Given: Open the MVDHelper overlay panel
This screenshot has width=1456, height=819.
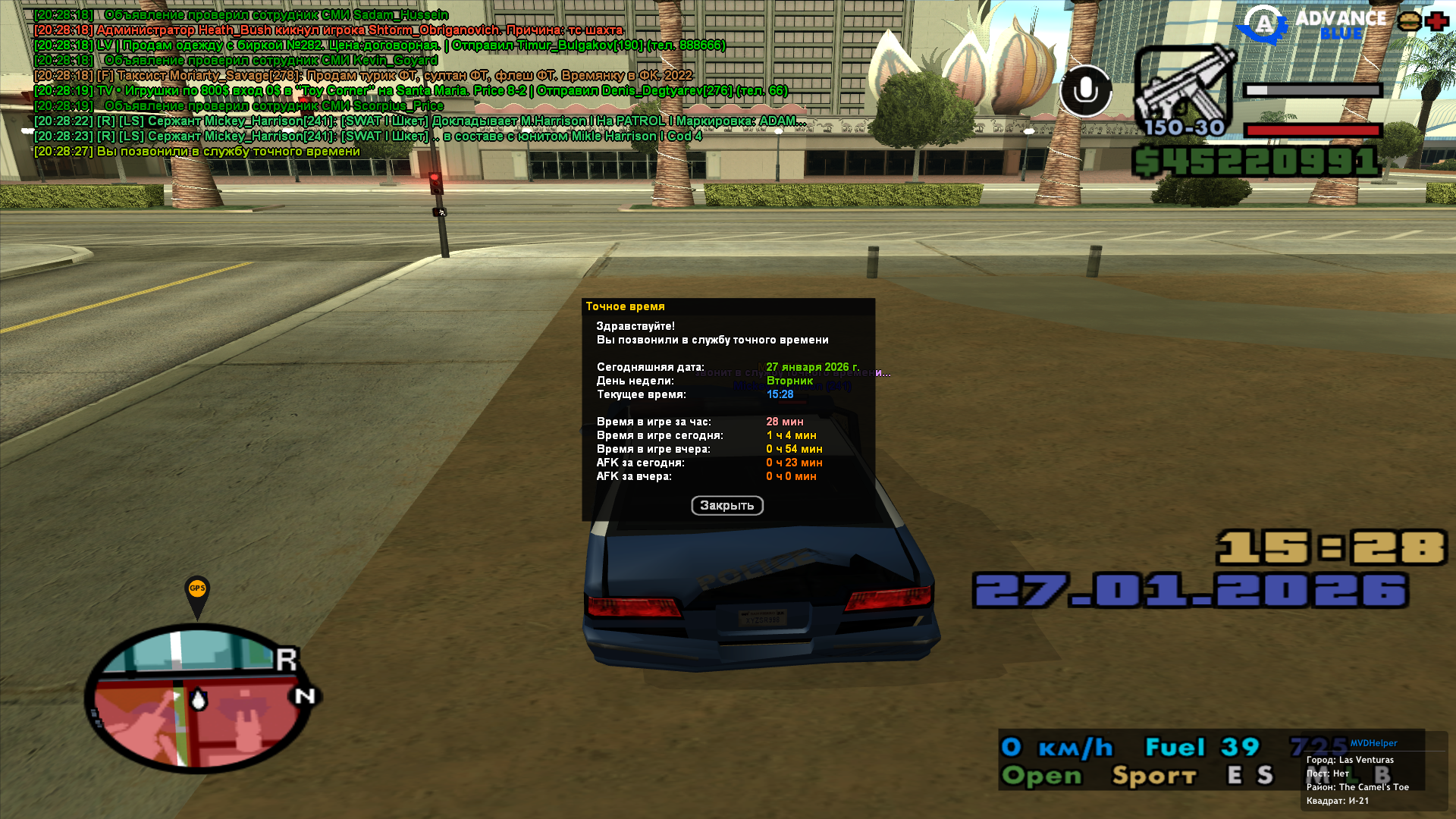Looking at the screenshot, I should click(x=1373, y=743).
